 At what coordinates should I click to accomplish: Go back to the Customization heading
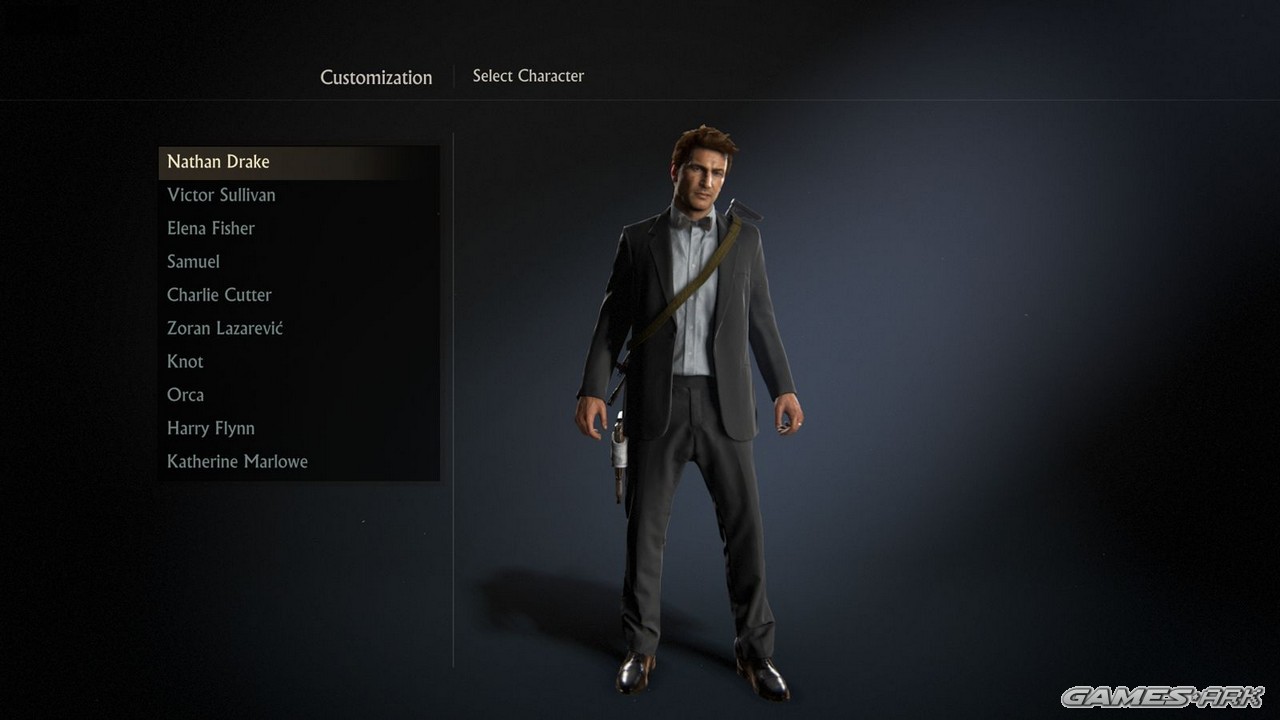(x=376, y=77)
